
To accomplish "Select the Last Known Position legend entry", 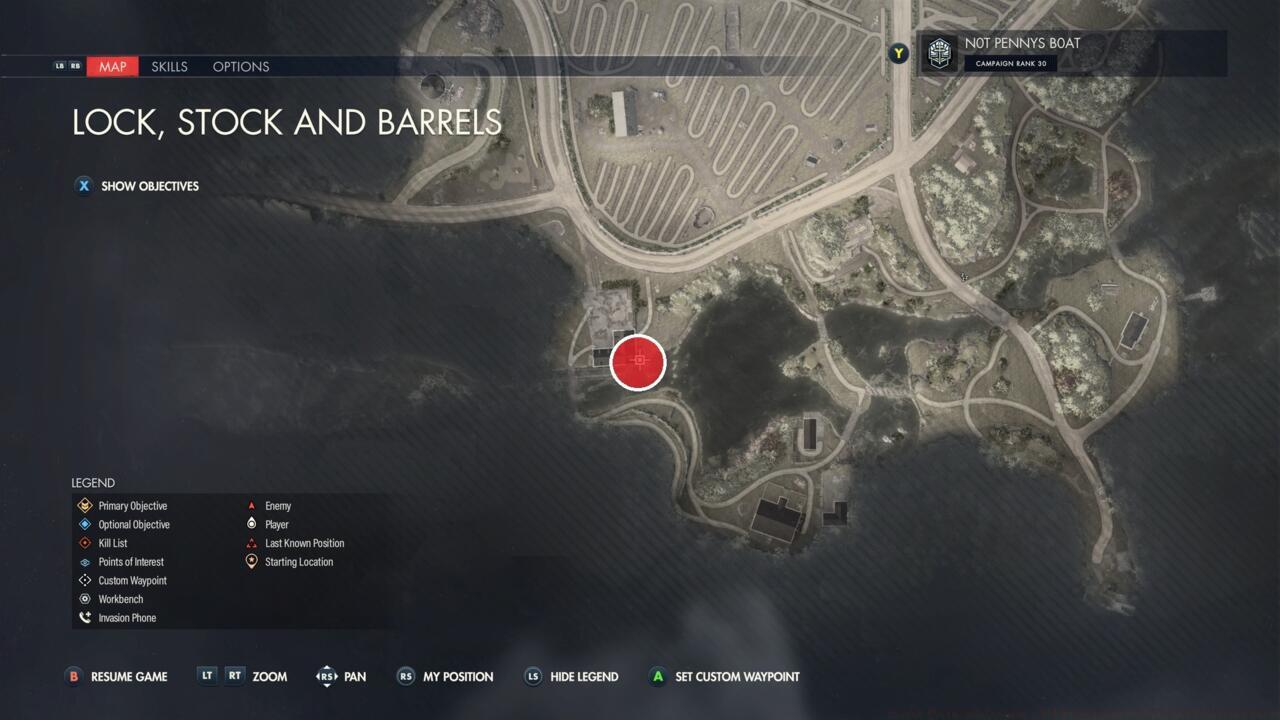I will pos(304,543).
